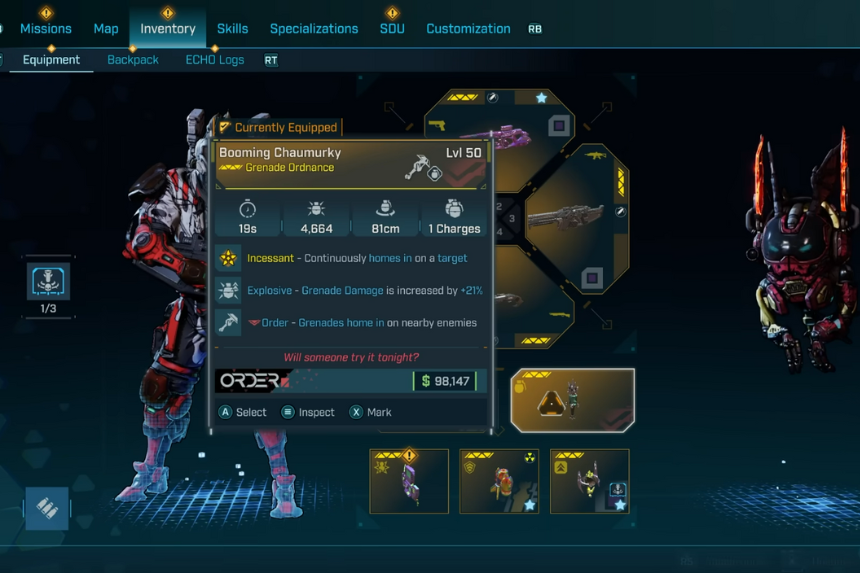Select the equipped grenade ordnance slot
This screenshot has width=860, height=573.
click(572, 400)
